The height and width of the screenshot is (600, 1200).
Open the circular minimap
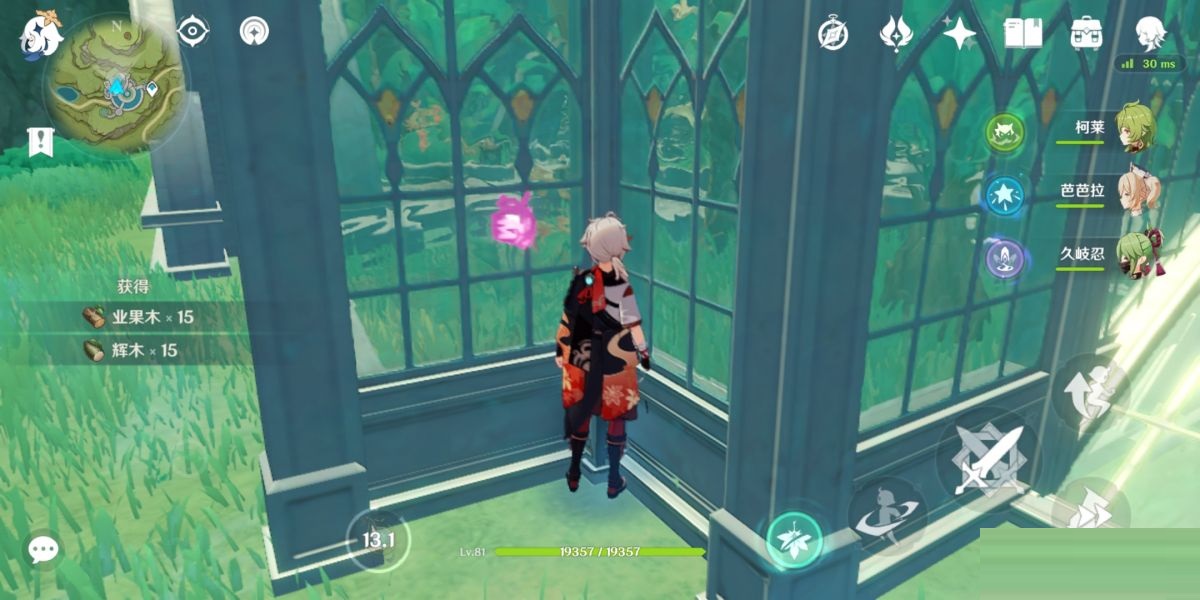(111, 81)
